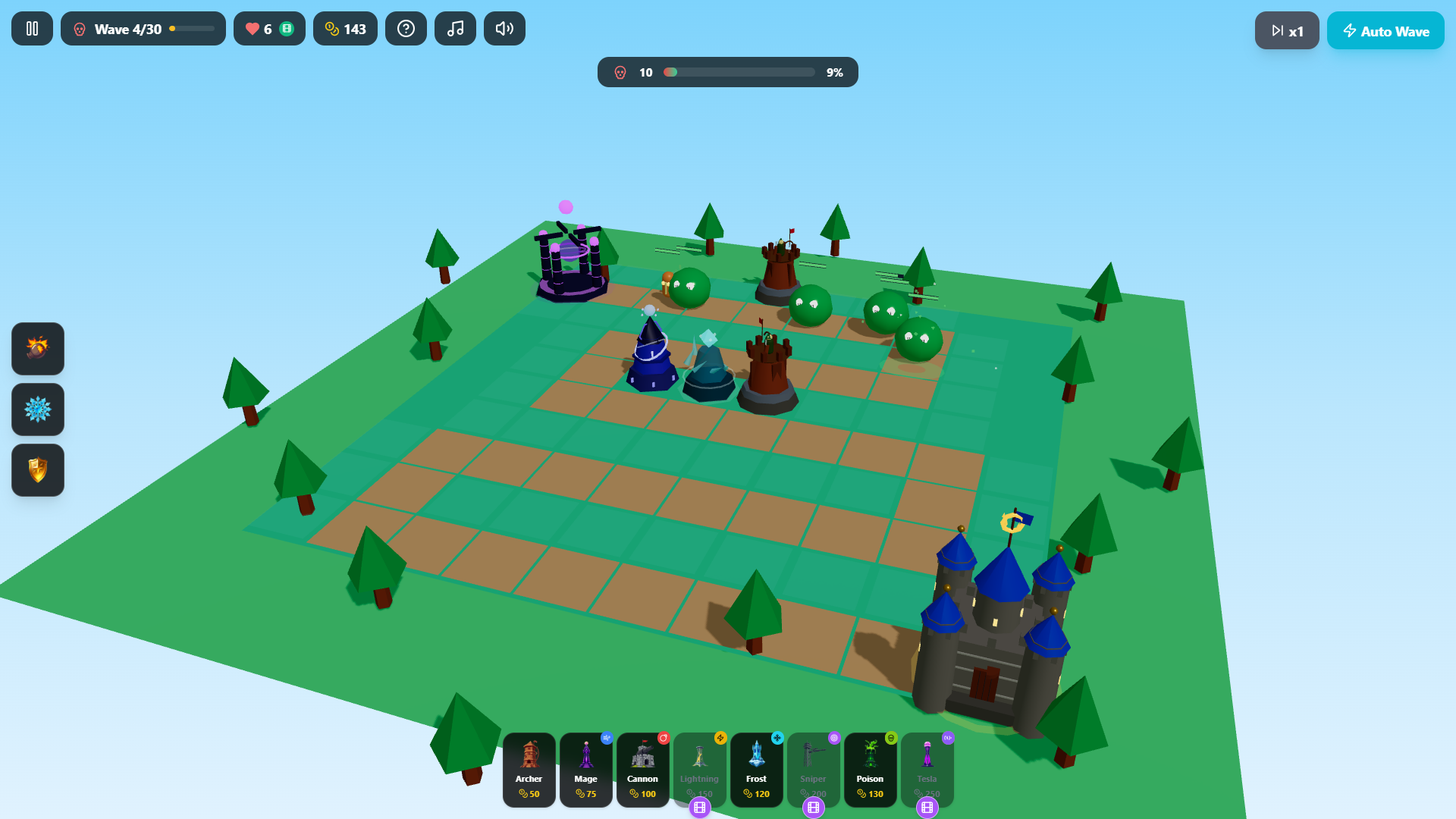
Task: Check the 143 coins counter
Action: [x=345, y=28]
